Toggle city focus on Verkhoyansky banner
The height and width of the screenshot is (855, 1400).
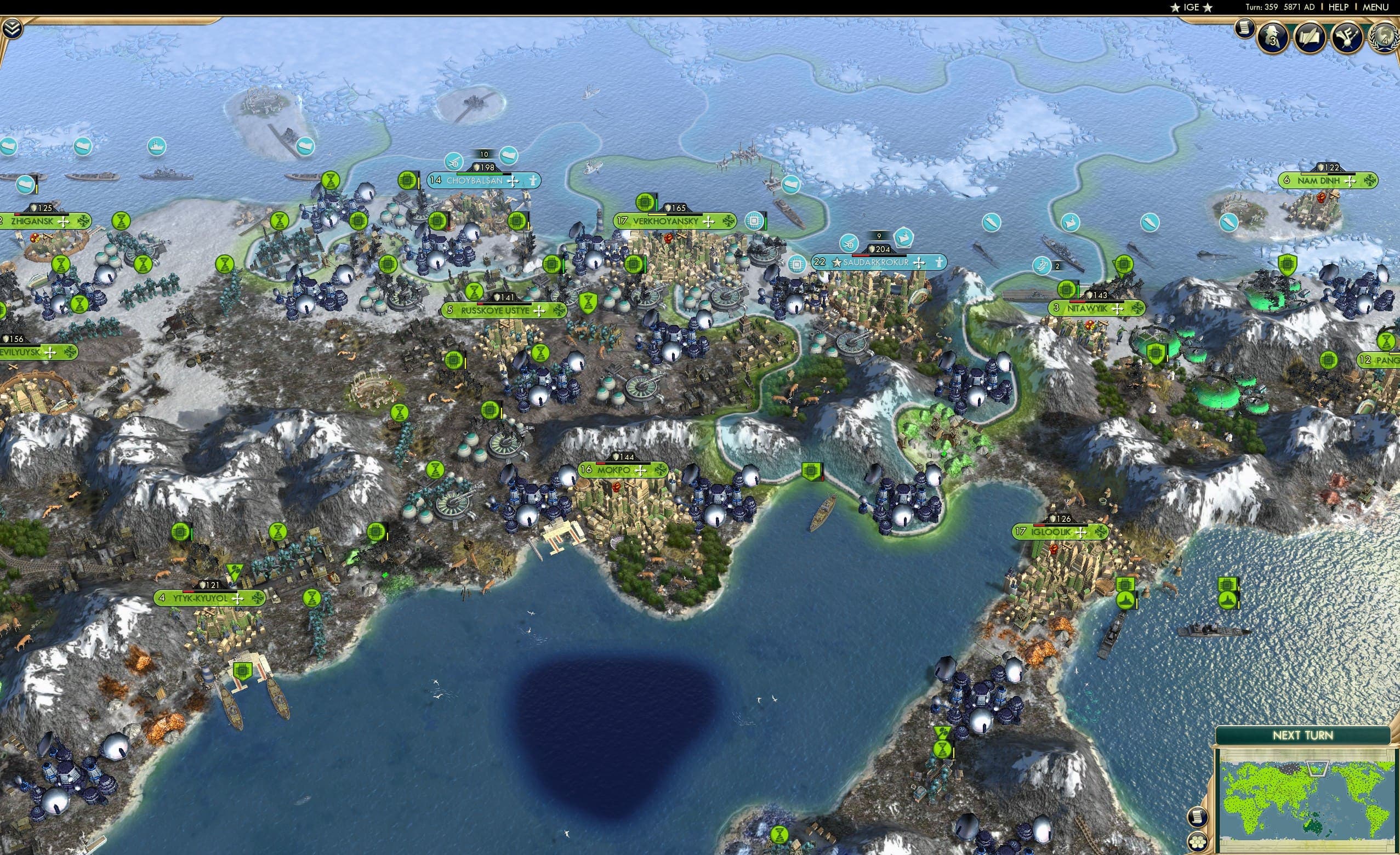709,222
